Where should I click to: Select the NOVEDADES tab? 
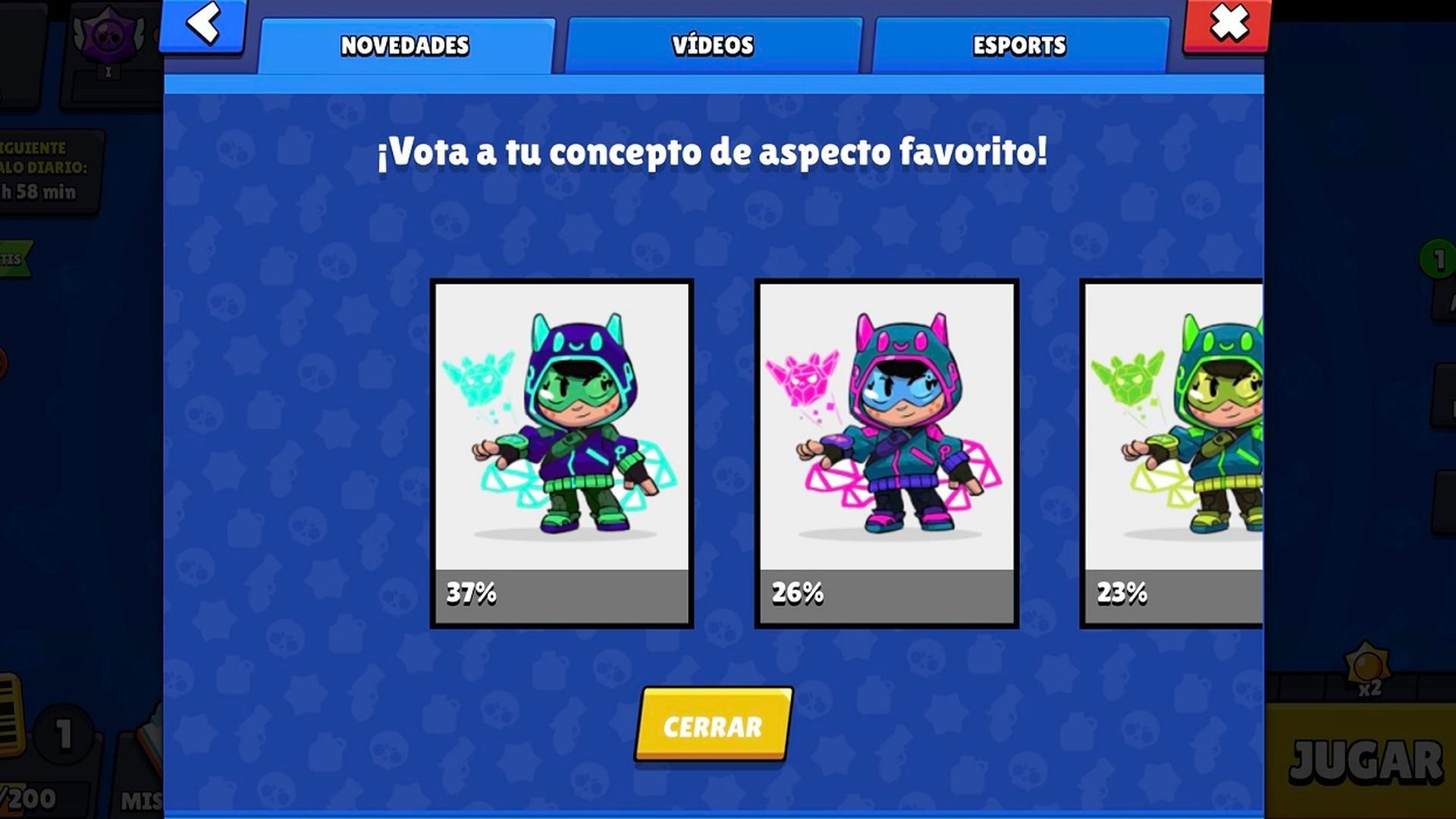[x=406, y=45]
